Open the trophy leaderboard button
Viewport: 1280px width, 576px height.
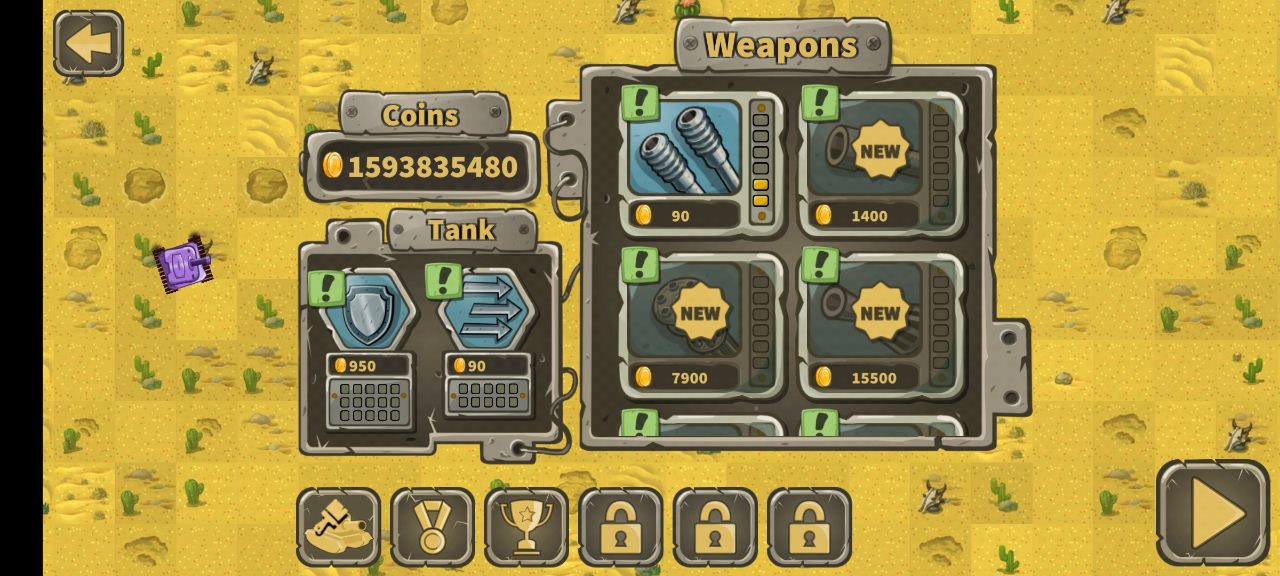point(526,526)
